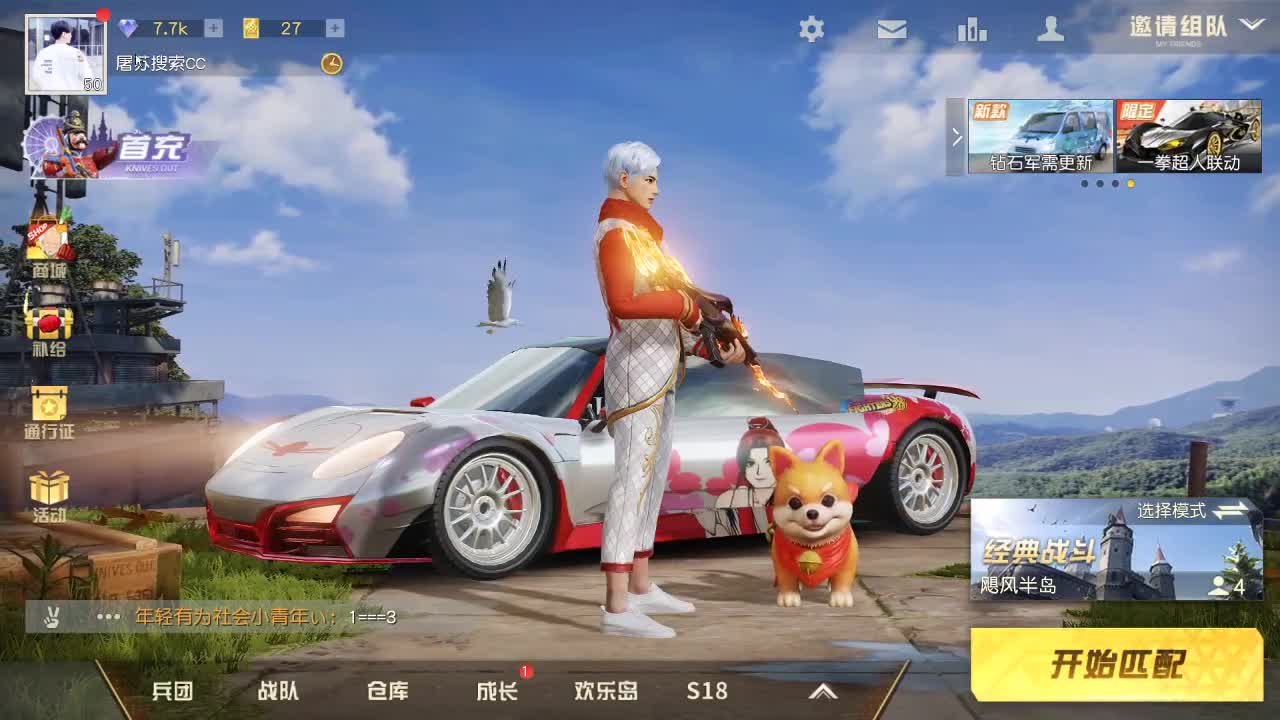The image size is (1280, 720).
Task: Switch to the 仓库 warehouse tab
Action: click(x=390, y=690)
